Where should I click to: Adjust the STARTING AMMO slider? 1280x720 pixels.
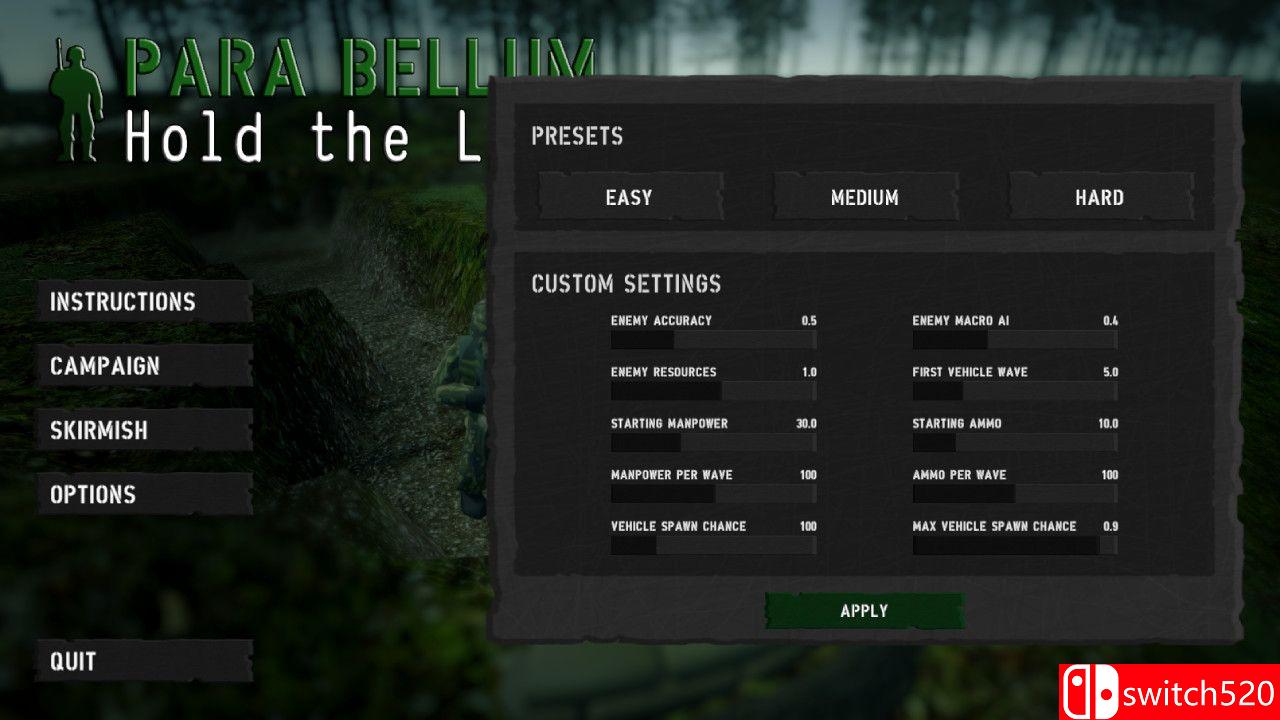pyautogui.click(x=1013, y=443)
